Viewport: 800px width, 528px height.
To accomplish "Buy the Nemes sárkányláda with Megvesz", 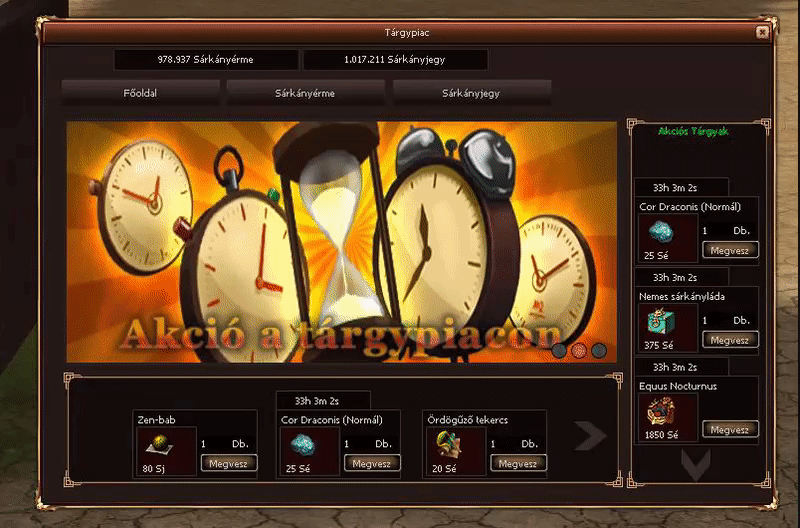I will click(x=730, y=340).
